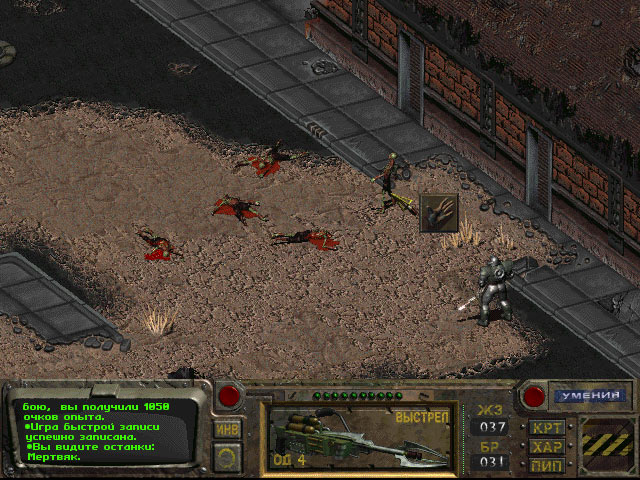Open the УМЕНИЯ skills list
Image resolution: width=640 pixels, height=480 pixels.
click(580, 396)
